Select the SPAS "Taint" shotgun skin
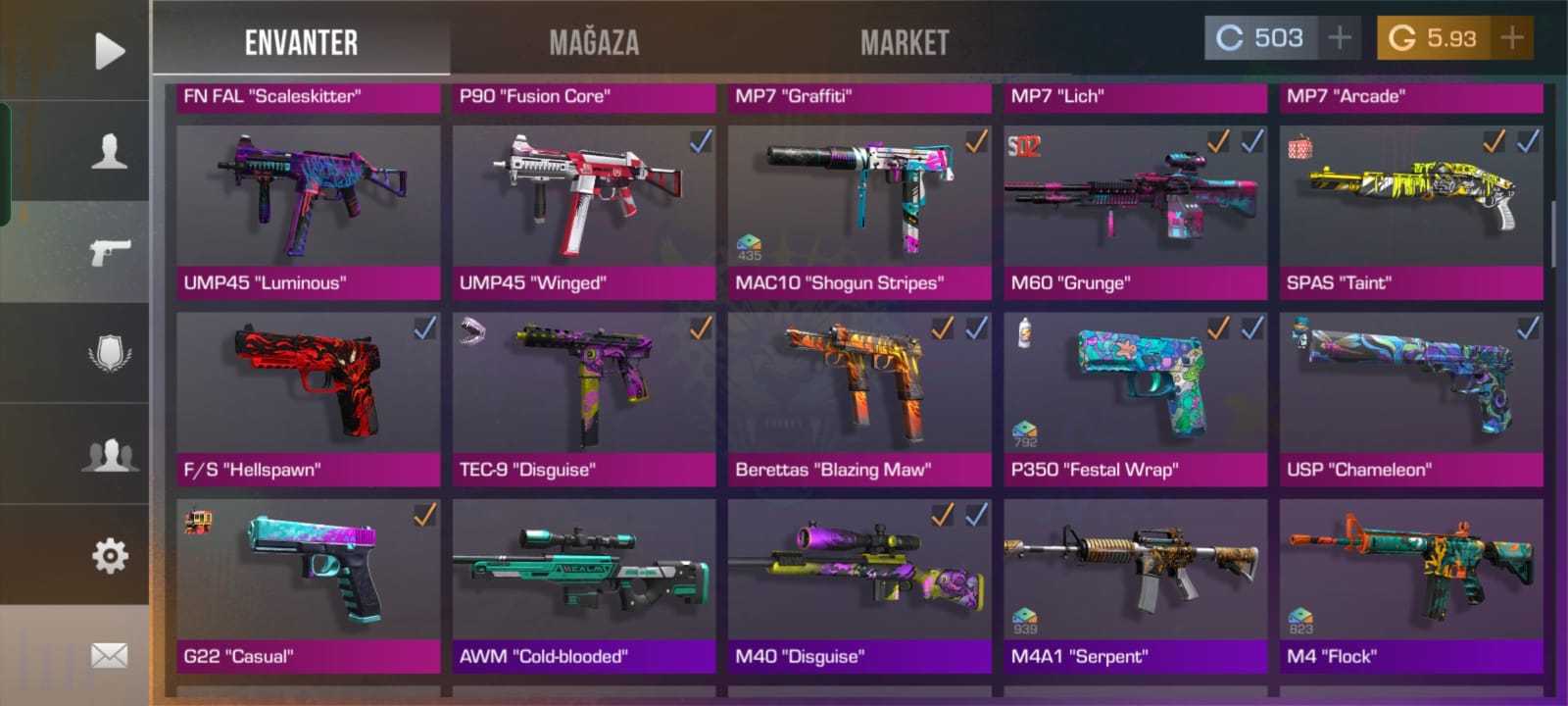The image size is (1568, 706). pyautogui.click(x=1411, y=211)
